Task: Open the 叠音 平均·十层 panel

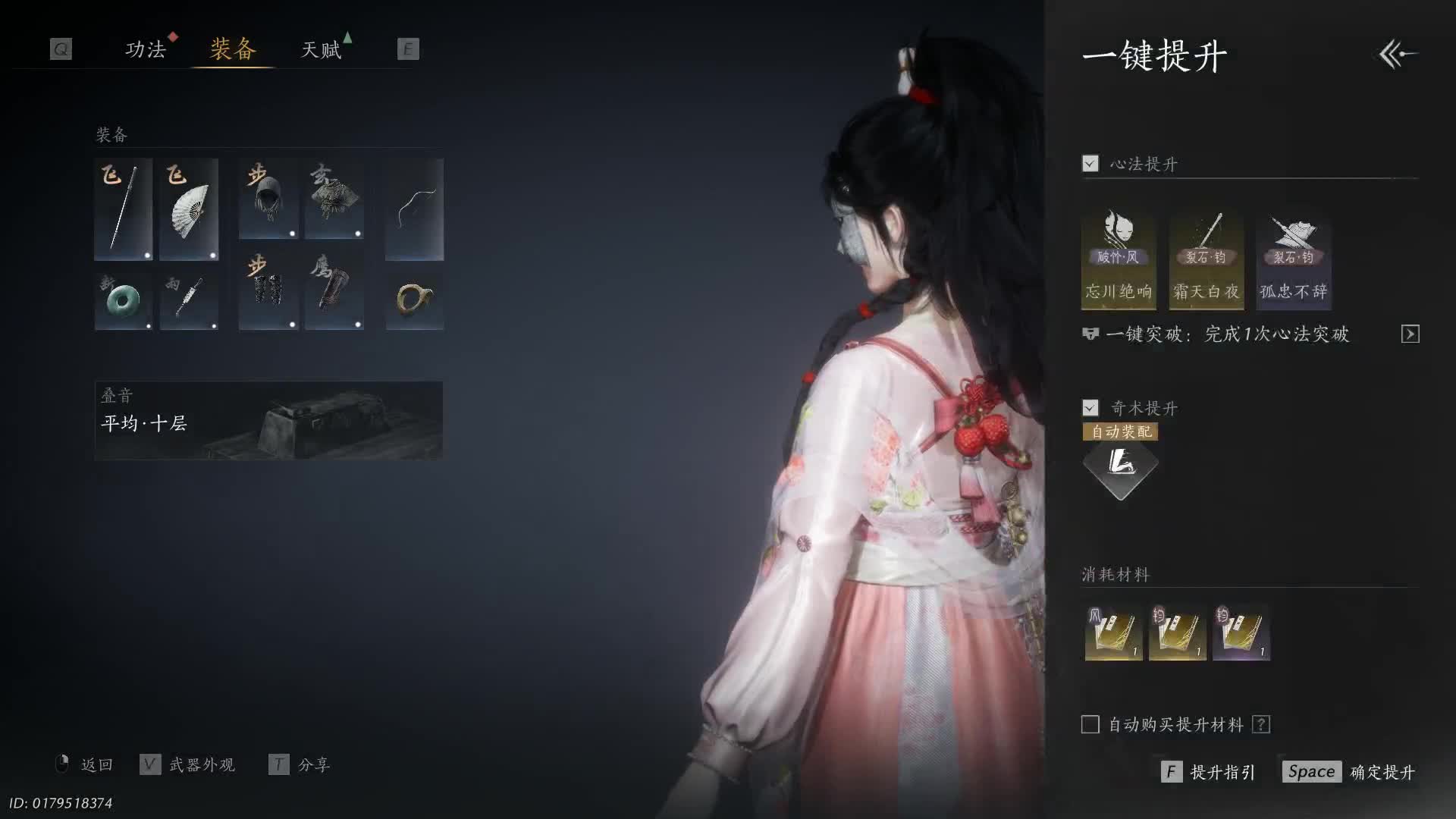Action: [268, 420]
